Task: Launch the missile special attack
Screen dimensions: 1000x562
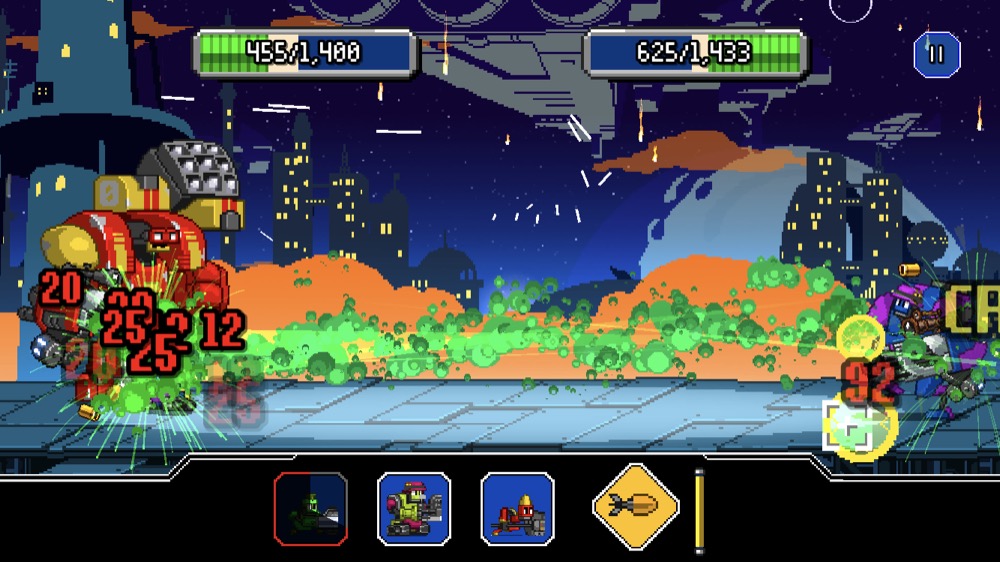Action: [x=637, y=508]
